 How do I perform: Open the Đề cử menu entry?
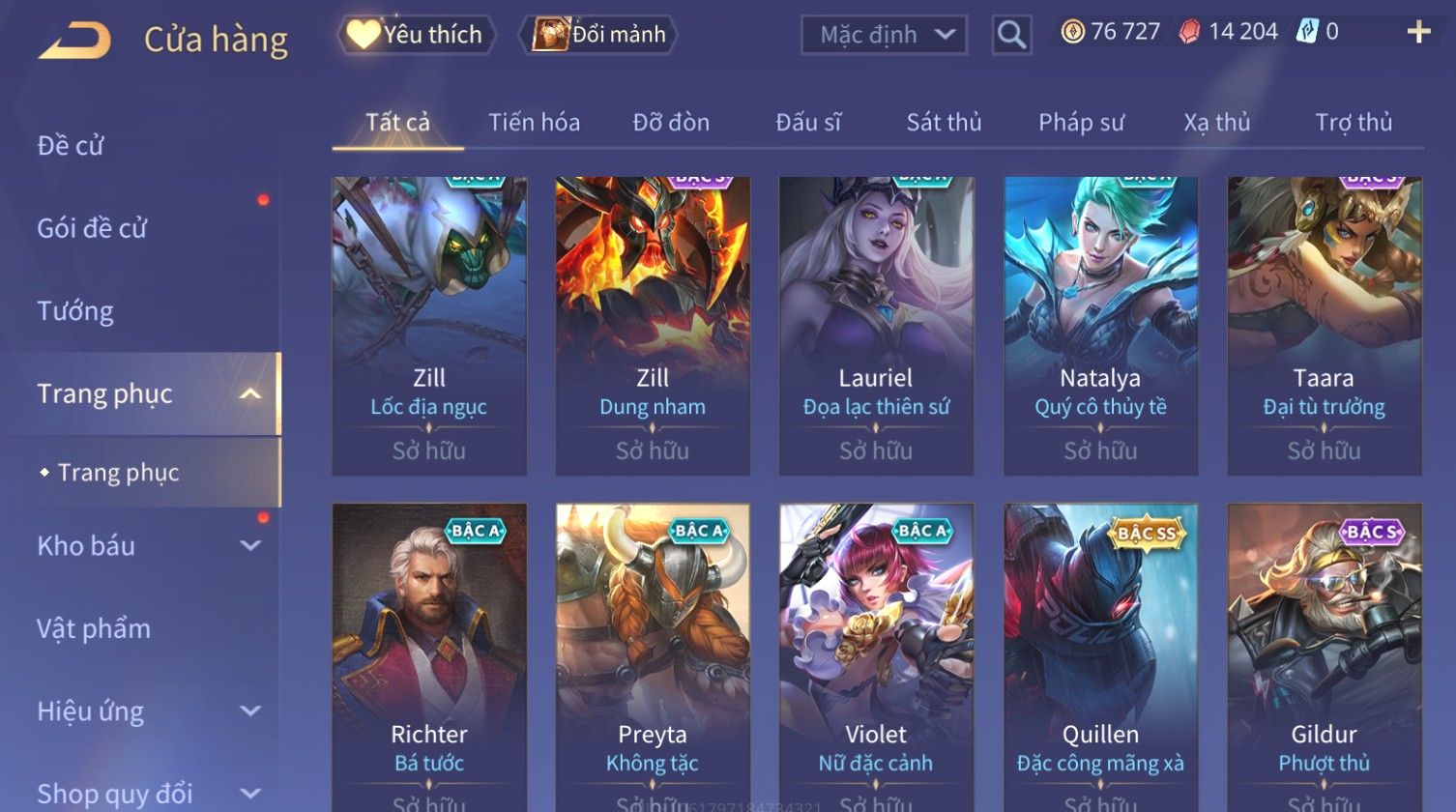pos(71,145)
